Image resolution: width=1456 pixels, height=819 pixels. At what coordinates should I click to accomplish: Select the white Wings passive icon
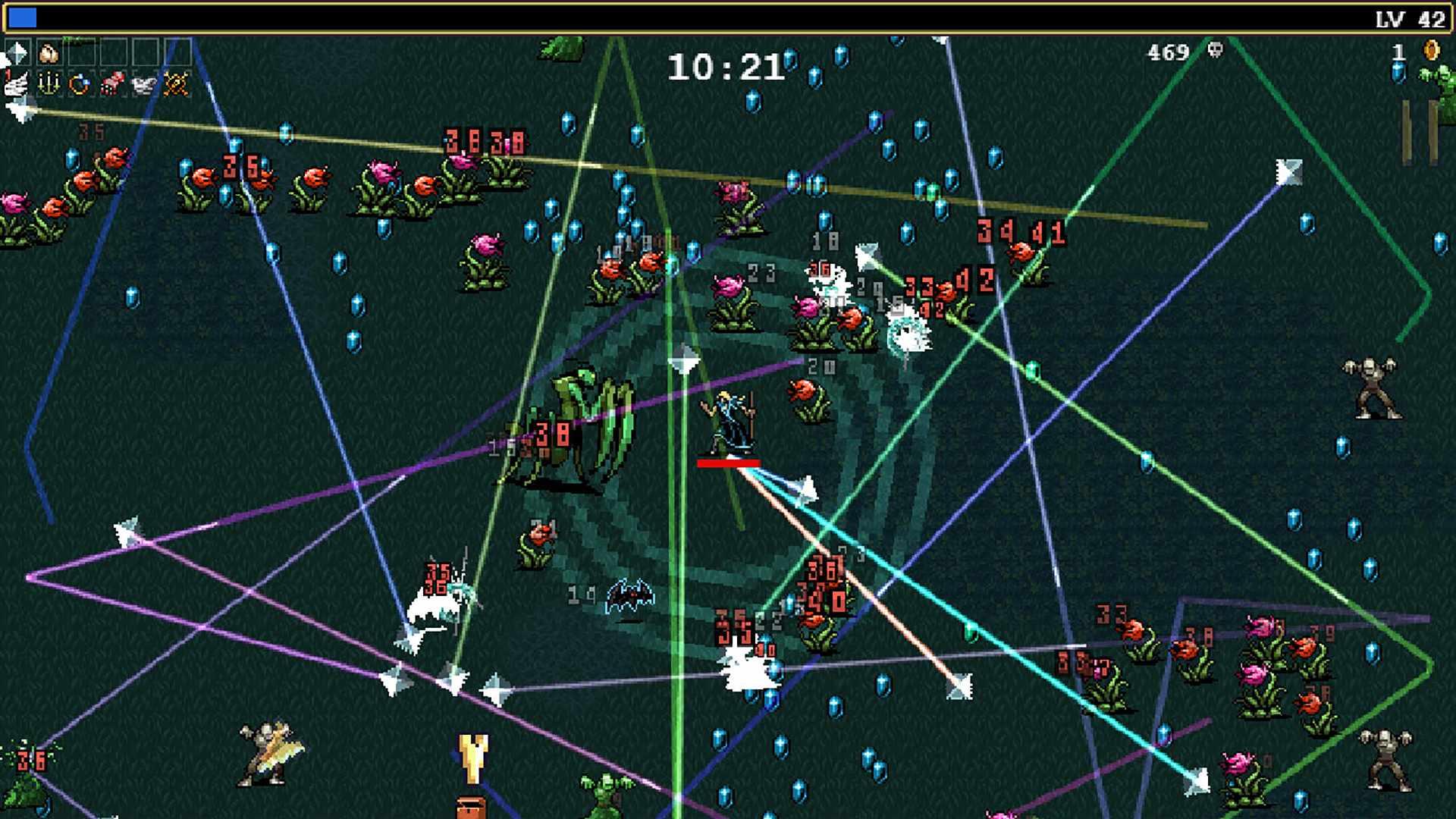coord(144,85)
